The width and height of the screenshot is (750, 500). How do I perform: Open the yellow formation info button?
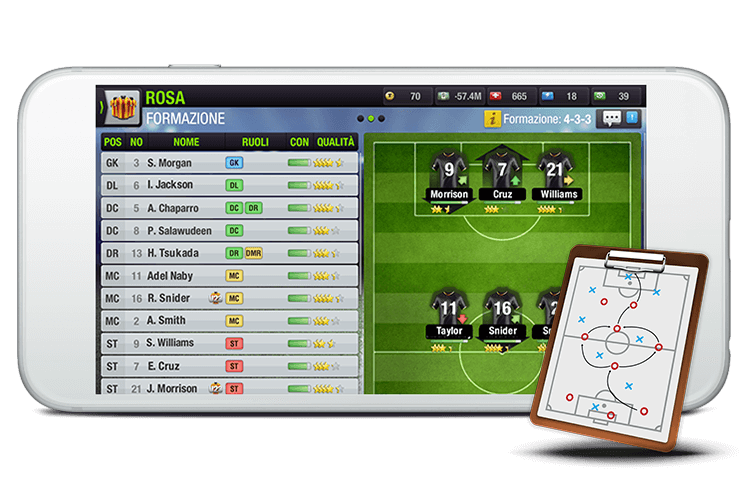[491, 118]
